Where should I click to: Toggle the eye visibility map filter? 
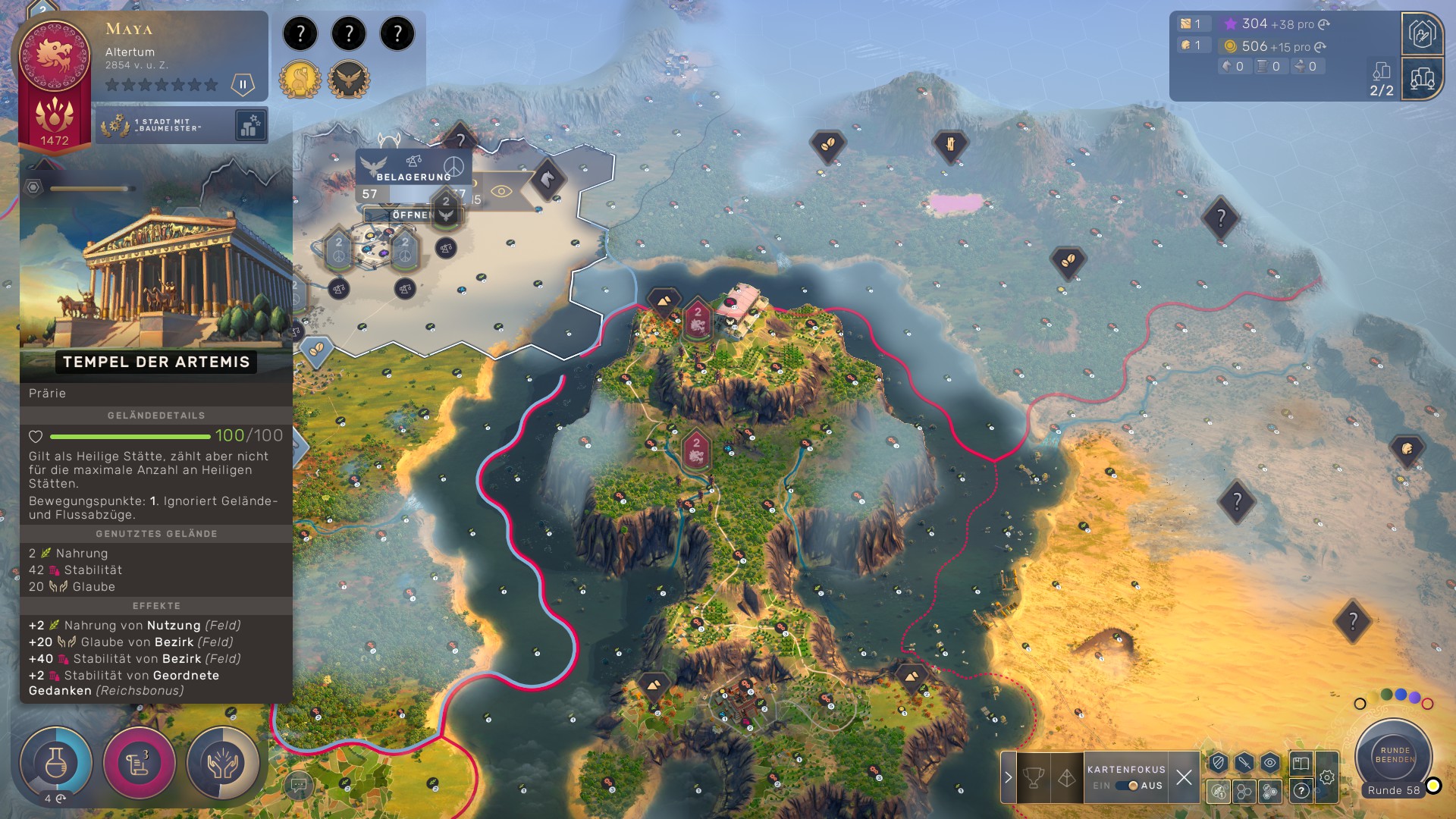1270,763
